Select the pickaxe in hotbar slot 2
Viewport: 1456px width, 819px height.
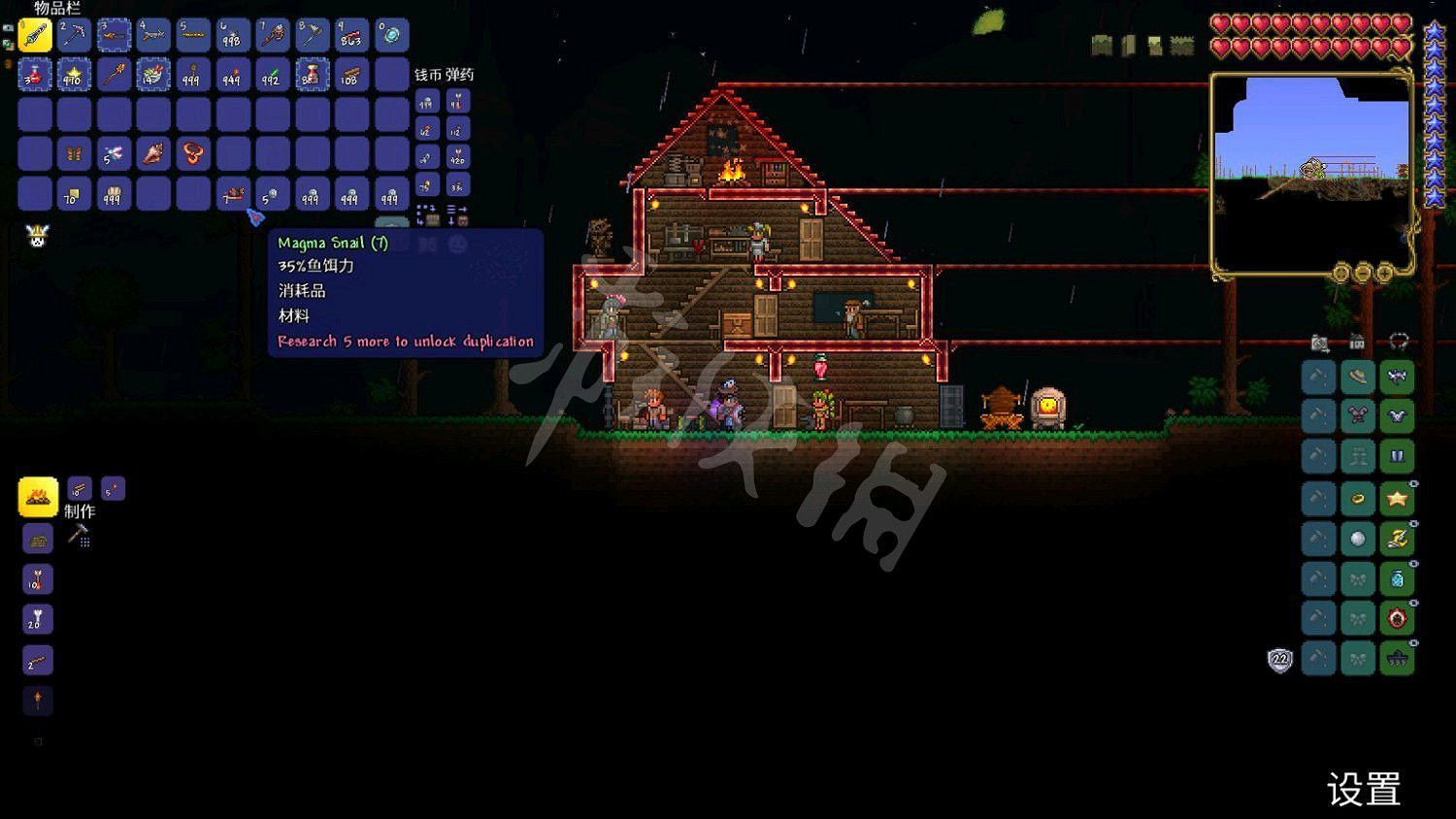click(74, 34)
